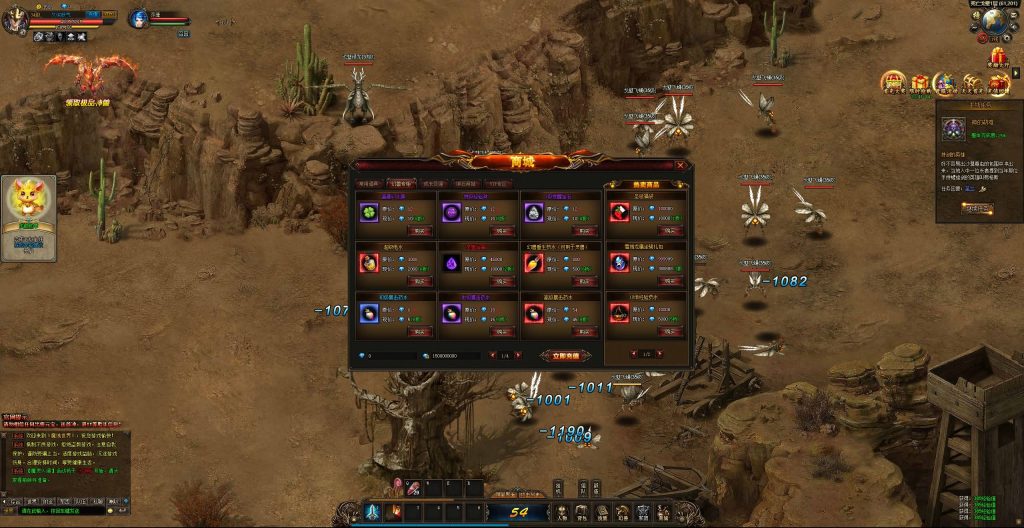Go to next page of shop items
This screenshot has height=528, width=1024.
coord(518,355)
